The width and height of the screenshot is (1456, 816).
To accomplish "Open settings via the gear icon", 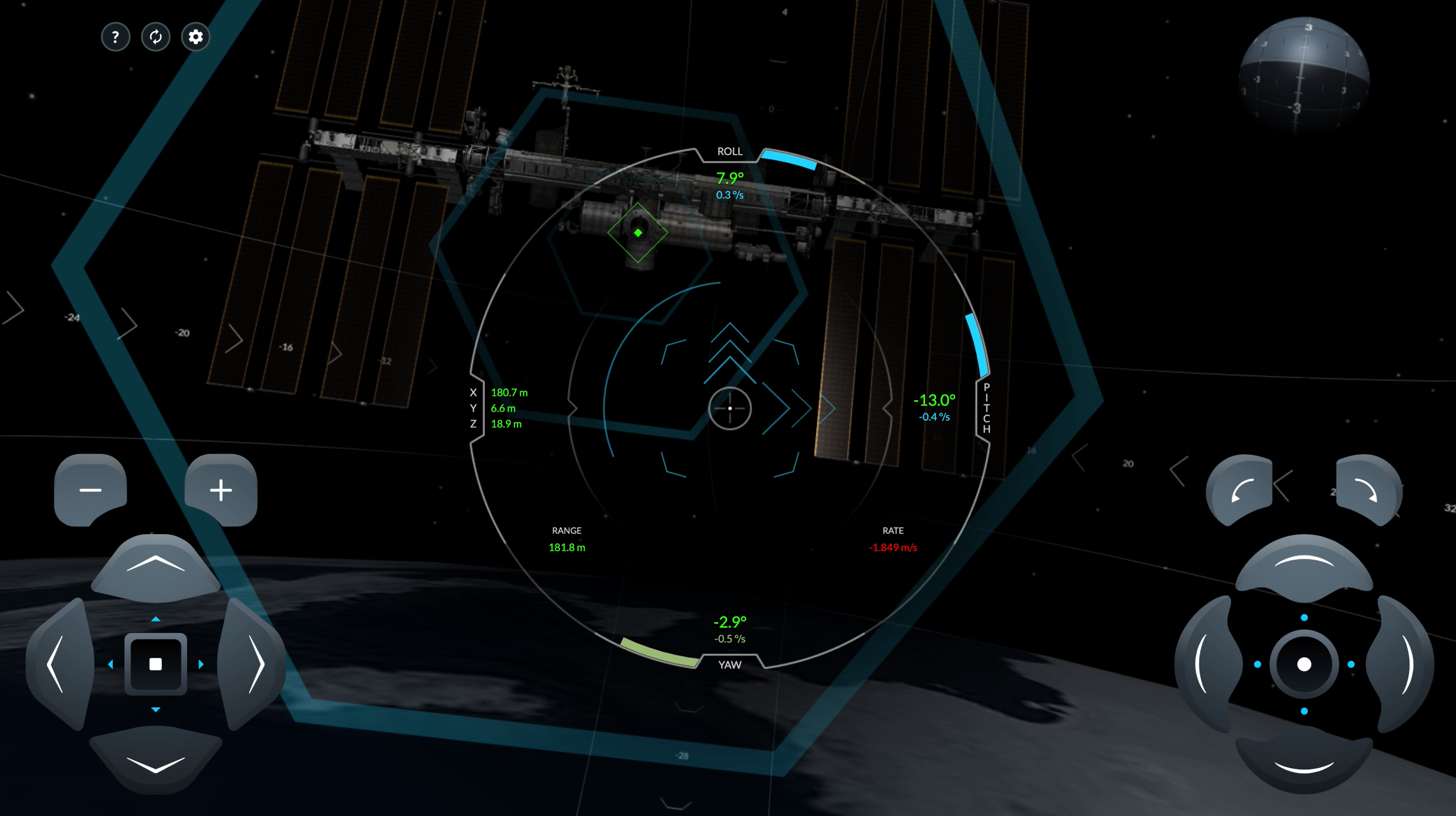I will (195, 37).
